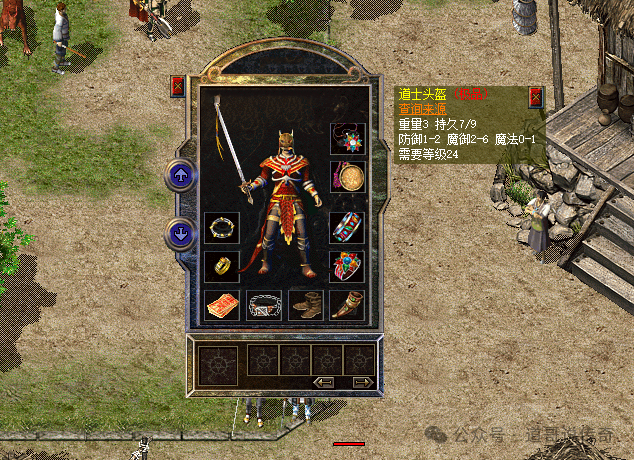Click the blue up arrow button

(180, 176)
